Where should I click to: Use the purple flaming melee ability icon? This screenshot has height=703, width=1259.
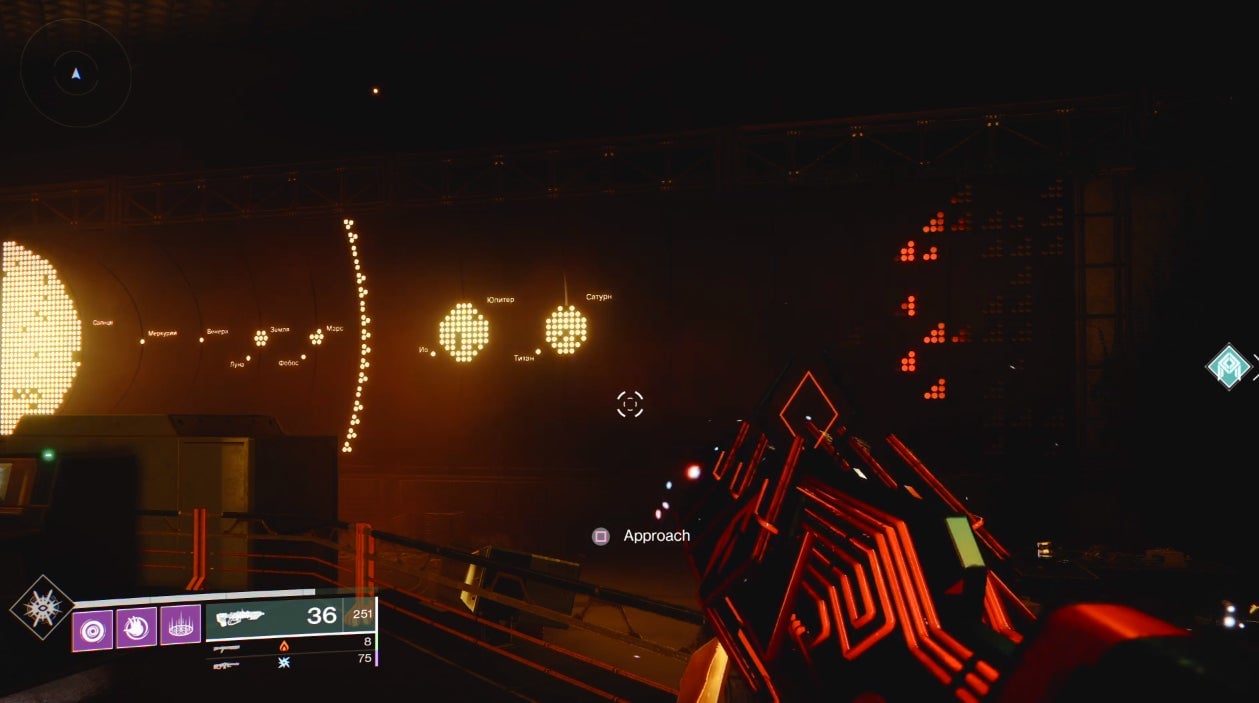point(136,627)
